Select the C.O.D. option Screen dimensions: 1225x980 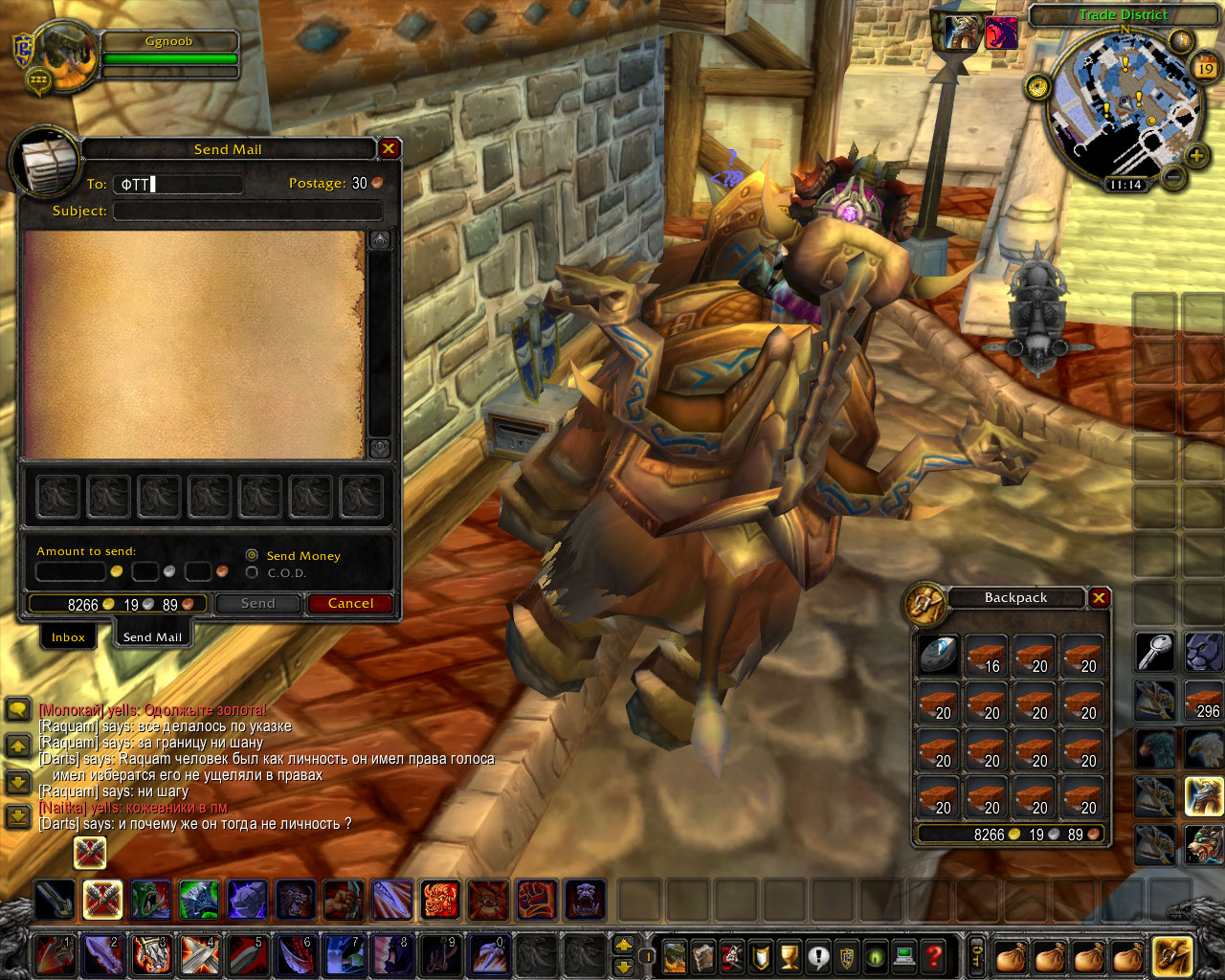coord(252,572)
